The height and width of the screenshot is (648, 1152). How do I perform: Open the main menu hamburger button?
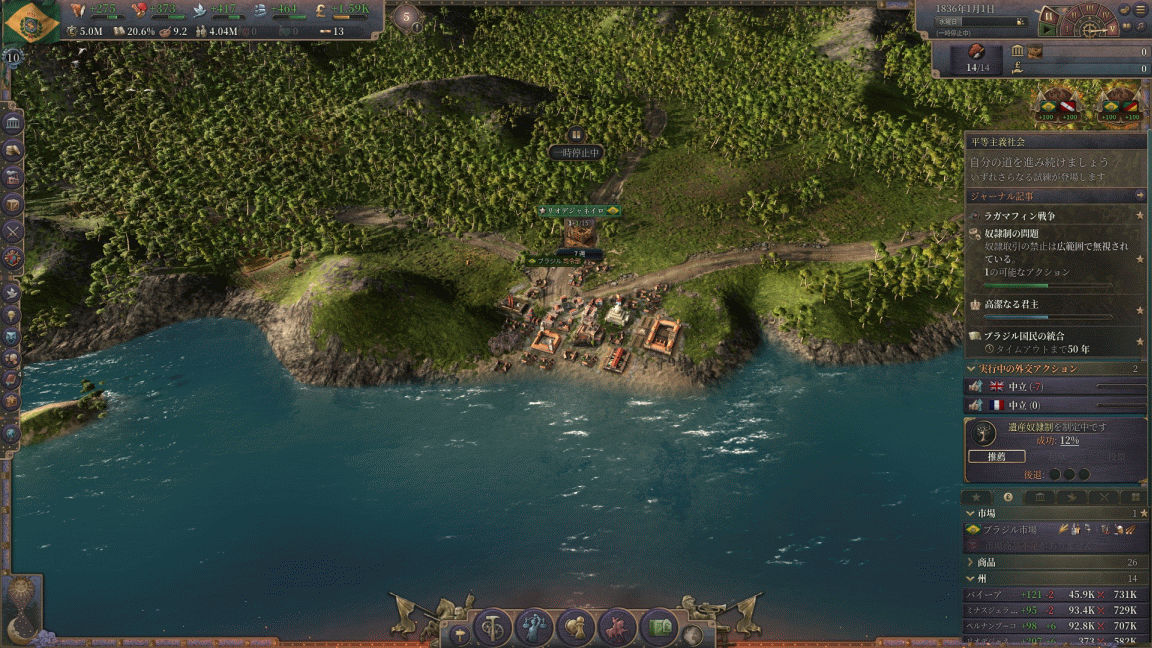point(1141,8)
